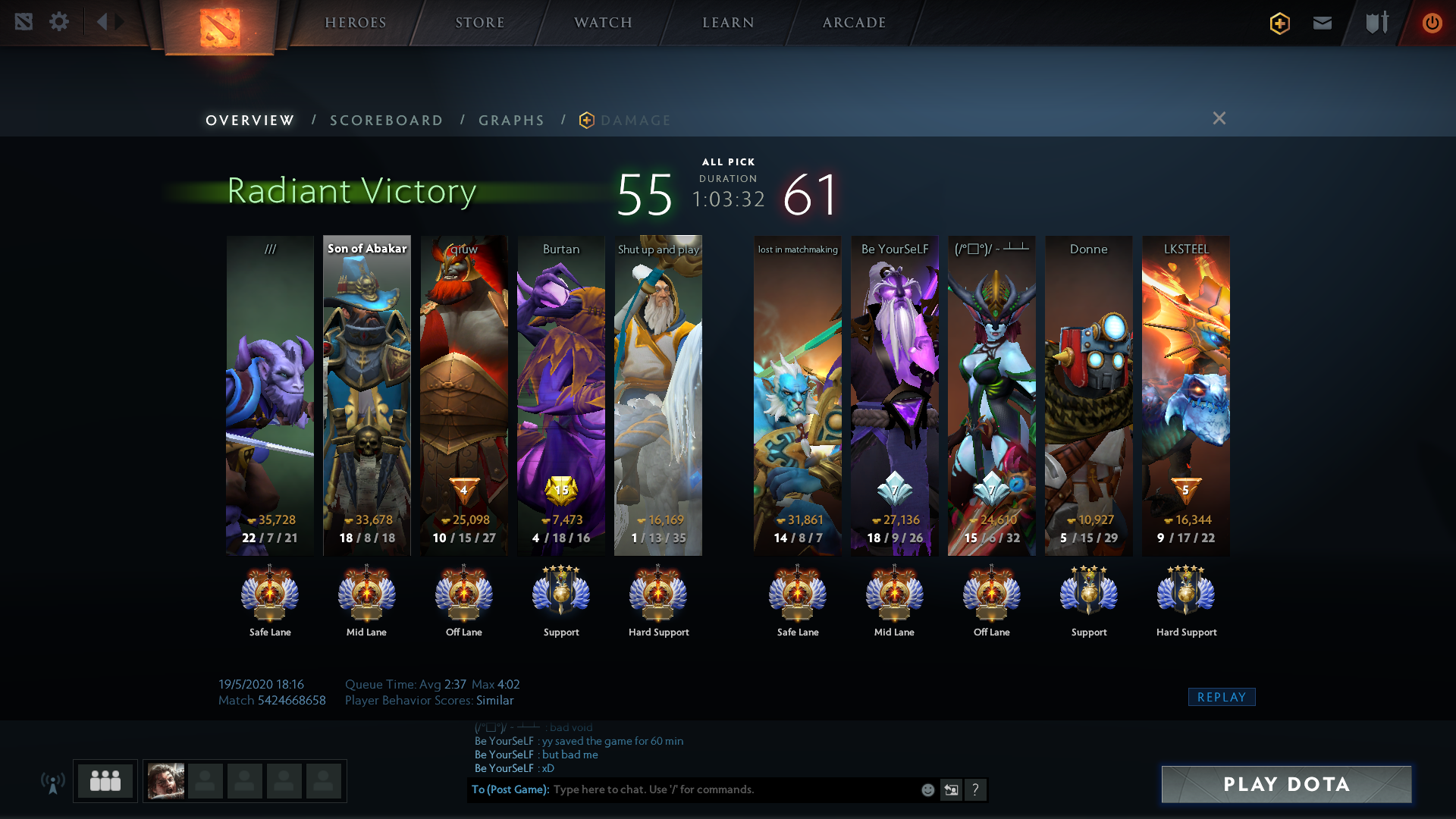Screen dimensions: 1456x819
Task: Show the Graphs tab
Action: [x=511, y=121]
